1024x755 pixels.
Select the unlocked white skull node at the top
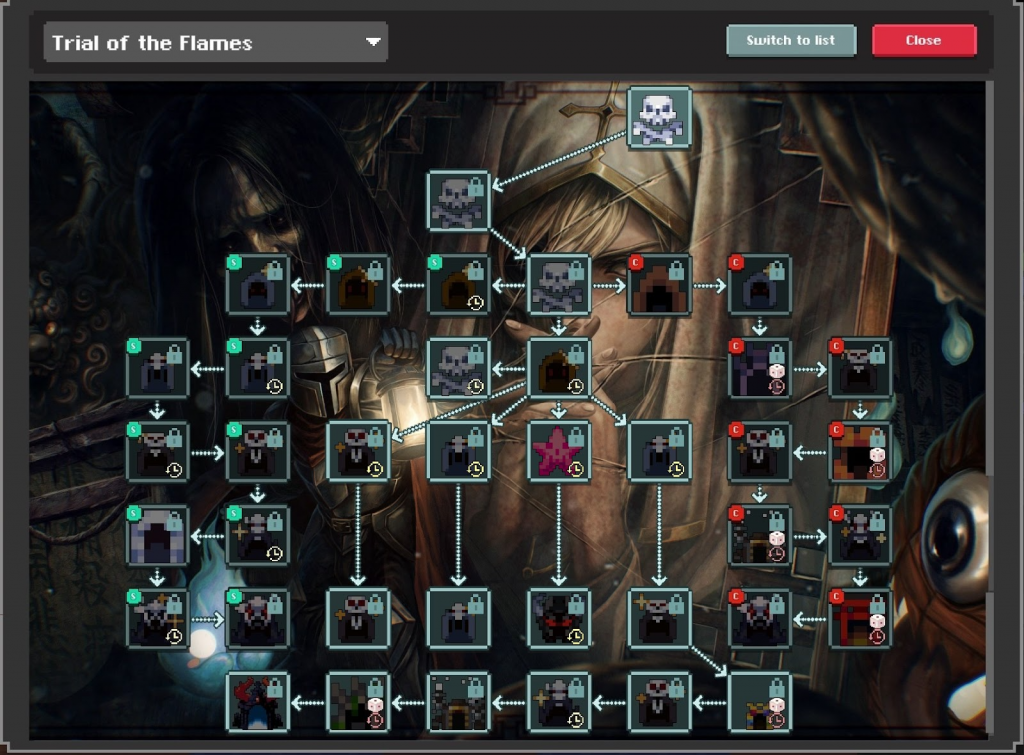tap(659, 118)
